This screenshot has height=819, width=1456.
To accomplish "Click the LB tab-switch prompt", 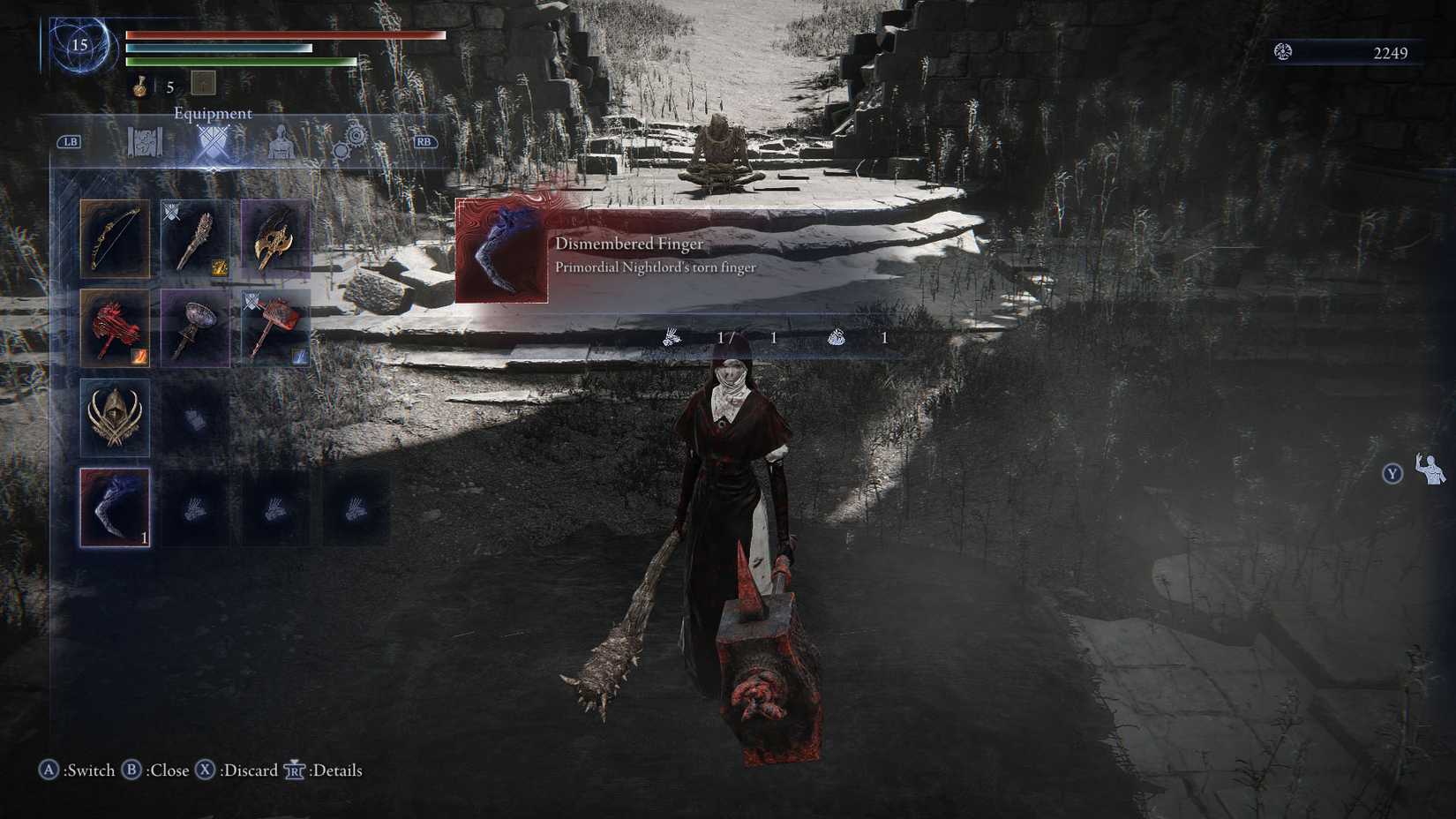I will click(71, 139).
